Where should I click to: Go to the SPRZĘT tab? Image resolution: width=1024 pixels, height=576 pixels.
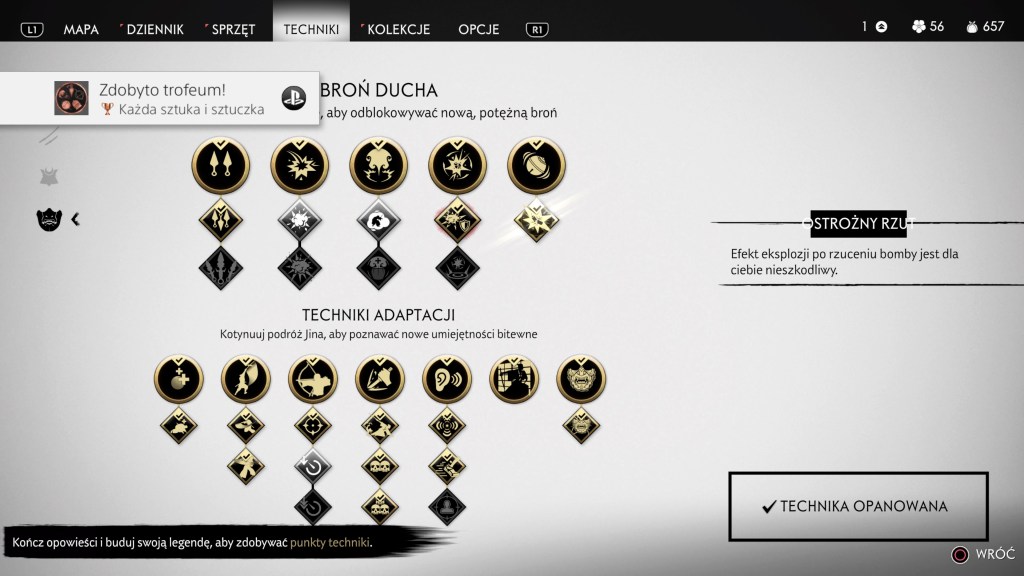[x=230, y=29]
